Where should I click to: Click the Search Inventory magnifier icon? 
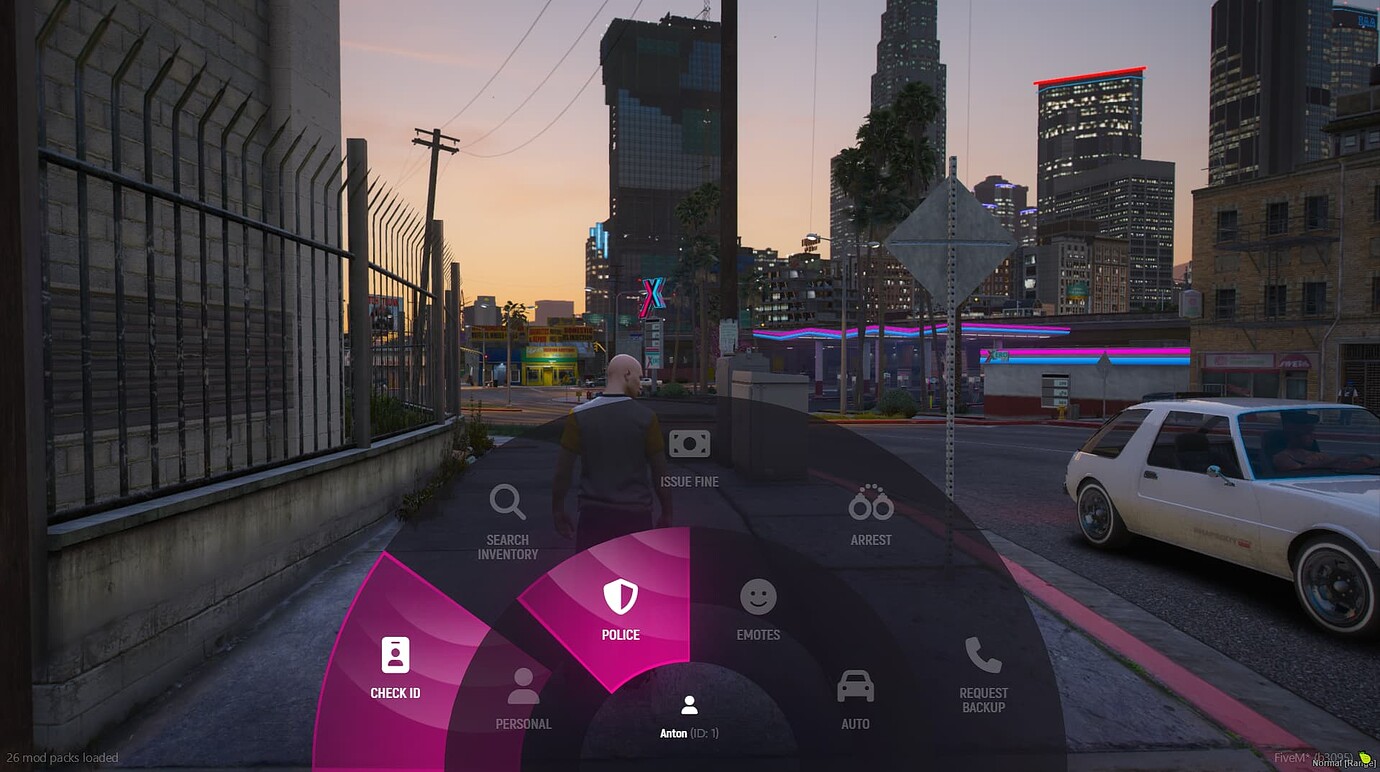(x=507, y=503)
